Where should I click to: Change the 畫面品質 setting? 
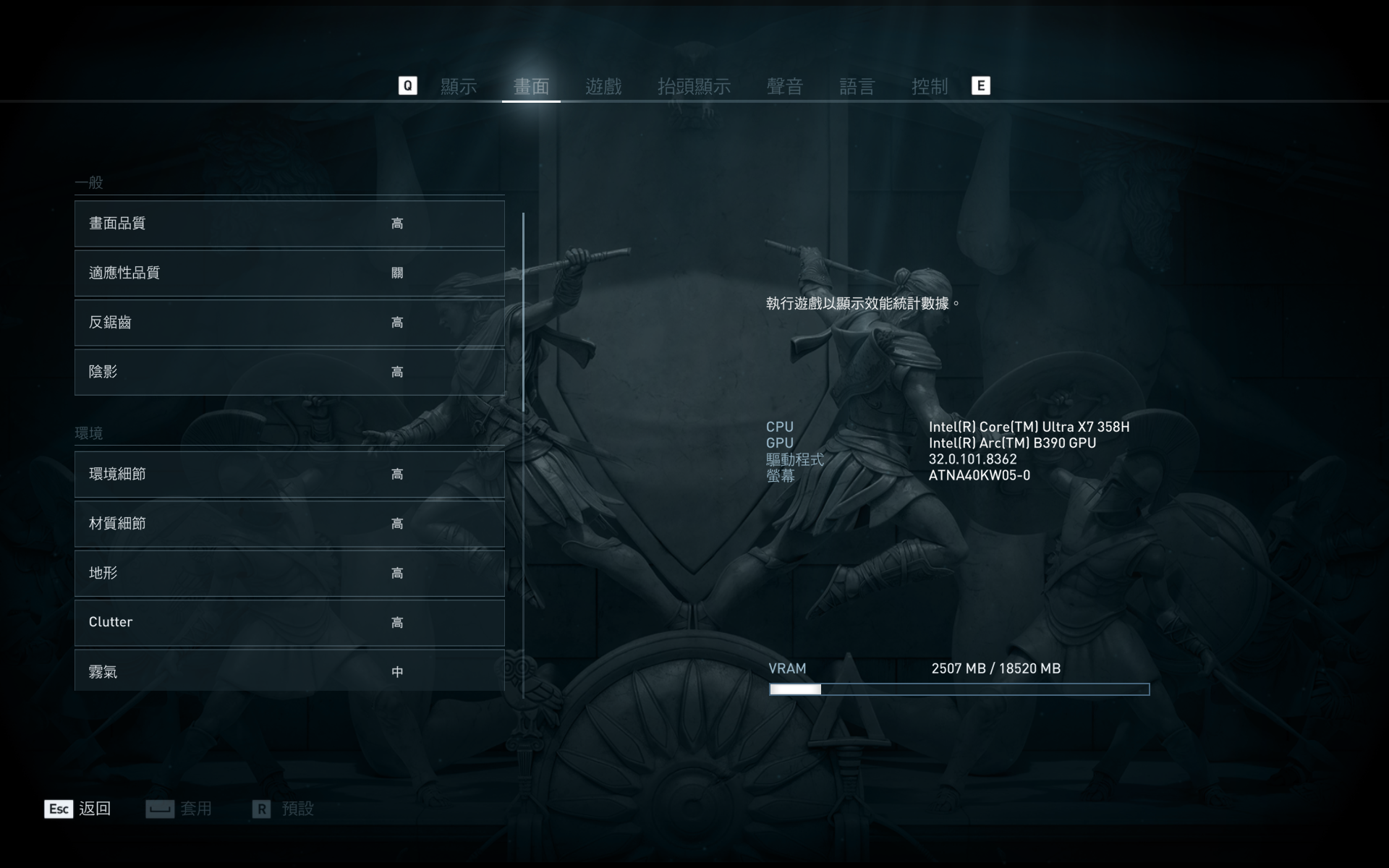[289, 224]
